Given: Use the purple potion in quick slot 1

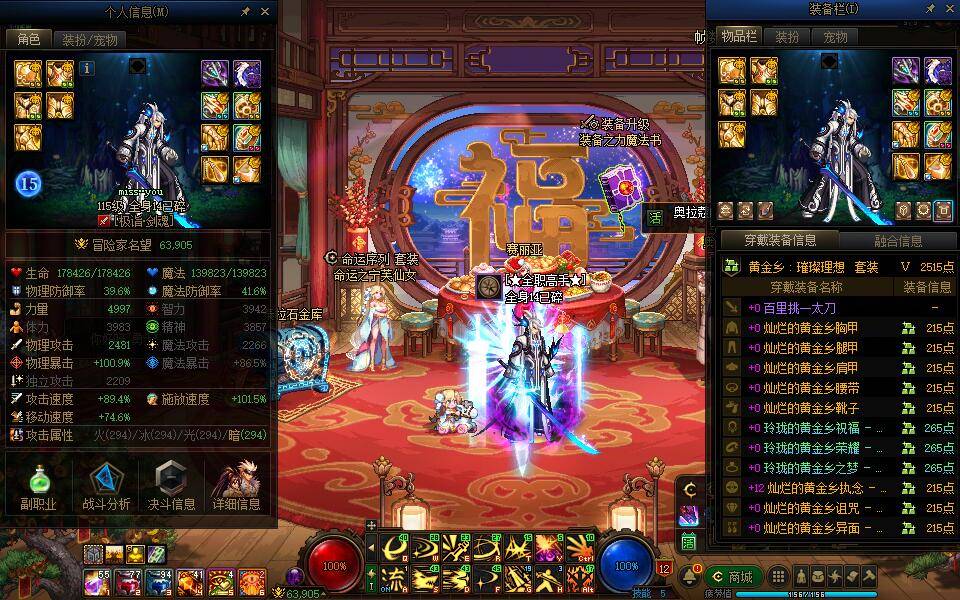Looking at the screenshot, I should click(x=97, y=580).
